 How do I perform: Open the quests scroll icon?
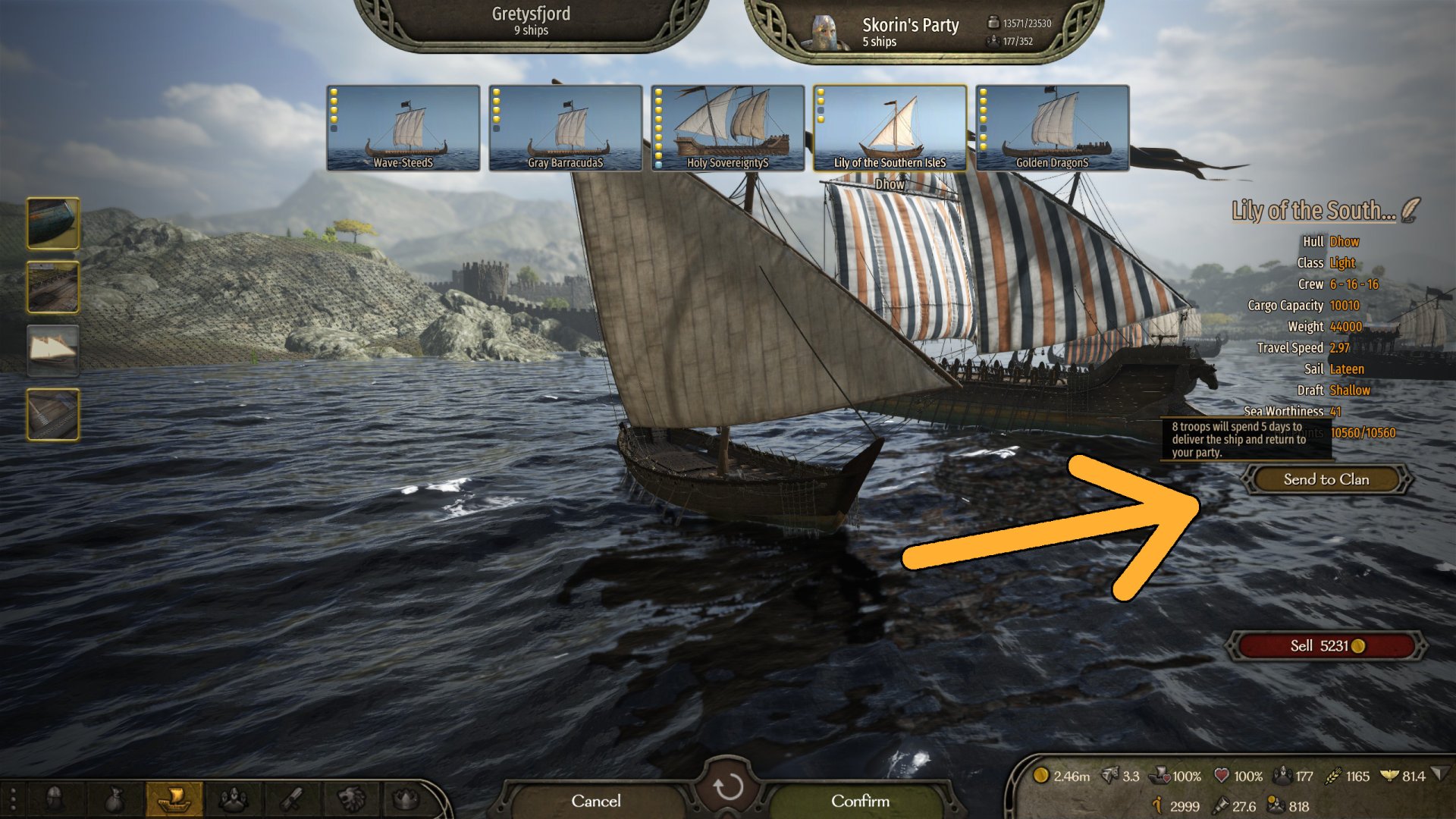(x=292, y=799)
